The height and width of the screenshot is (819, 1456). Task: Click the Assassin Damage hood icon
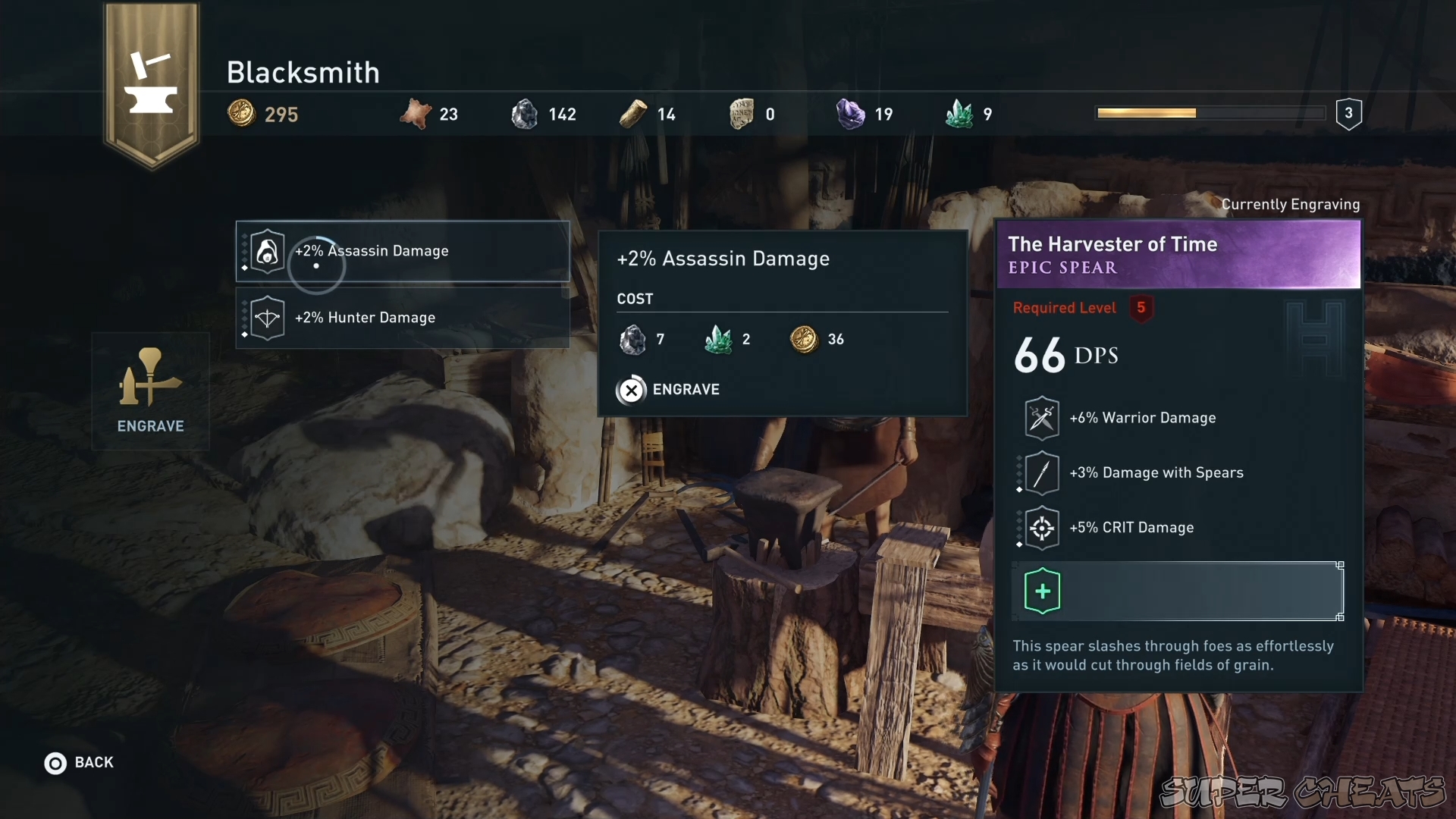266,251
